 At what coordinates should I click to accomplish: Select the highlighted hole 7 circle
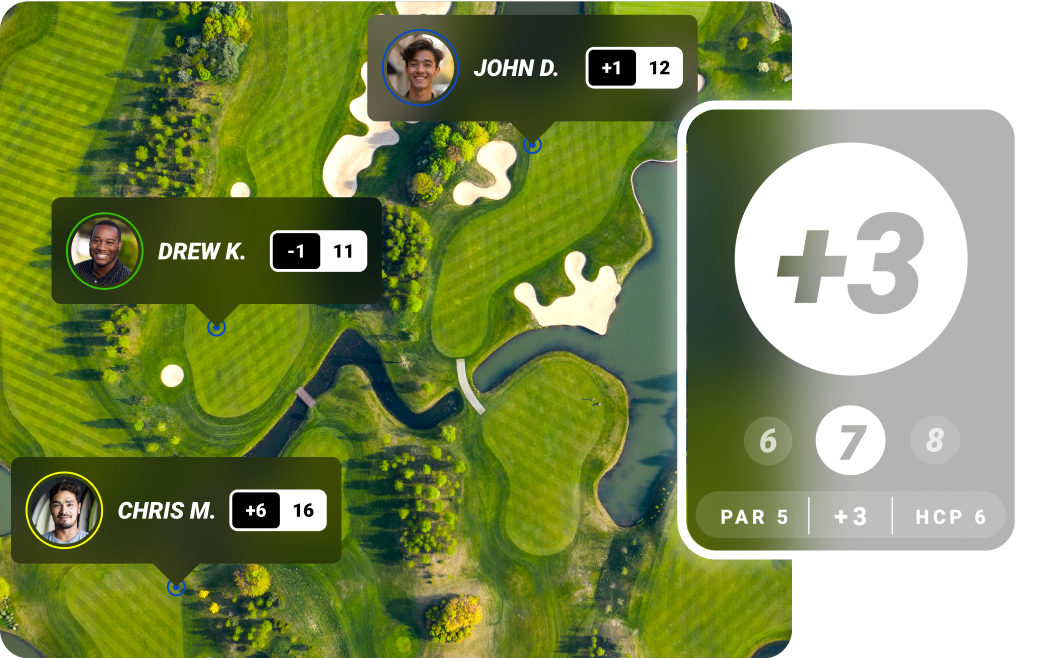tap(850, 441)
